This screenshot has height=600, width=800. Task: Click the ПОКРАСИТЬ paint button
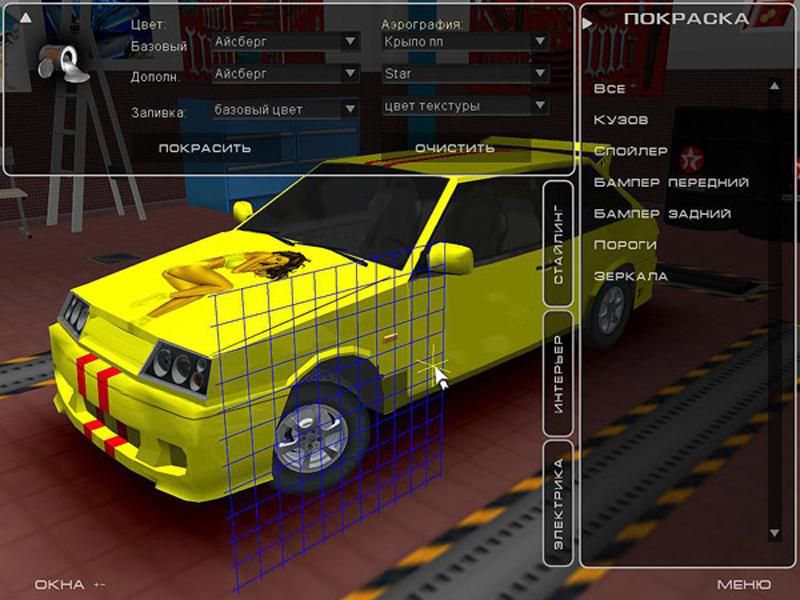(204, 148)
